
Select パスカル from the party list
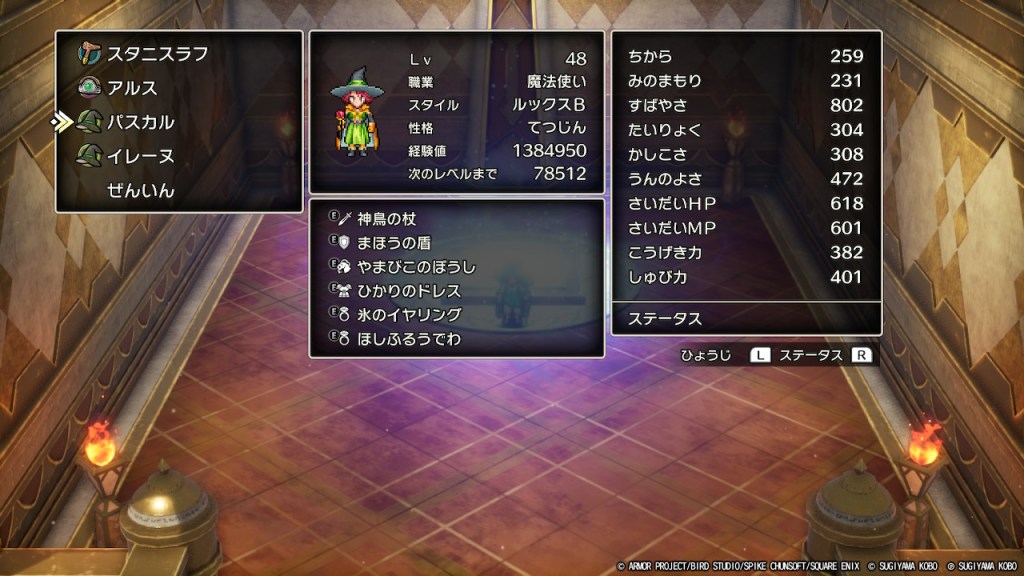(x=140, y=122)
